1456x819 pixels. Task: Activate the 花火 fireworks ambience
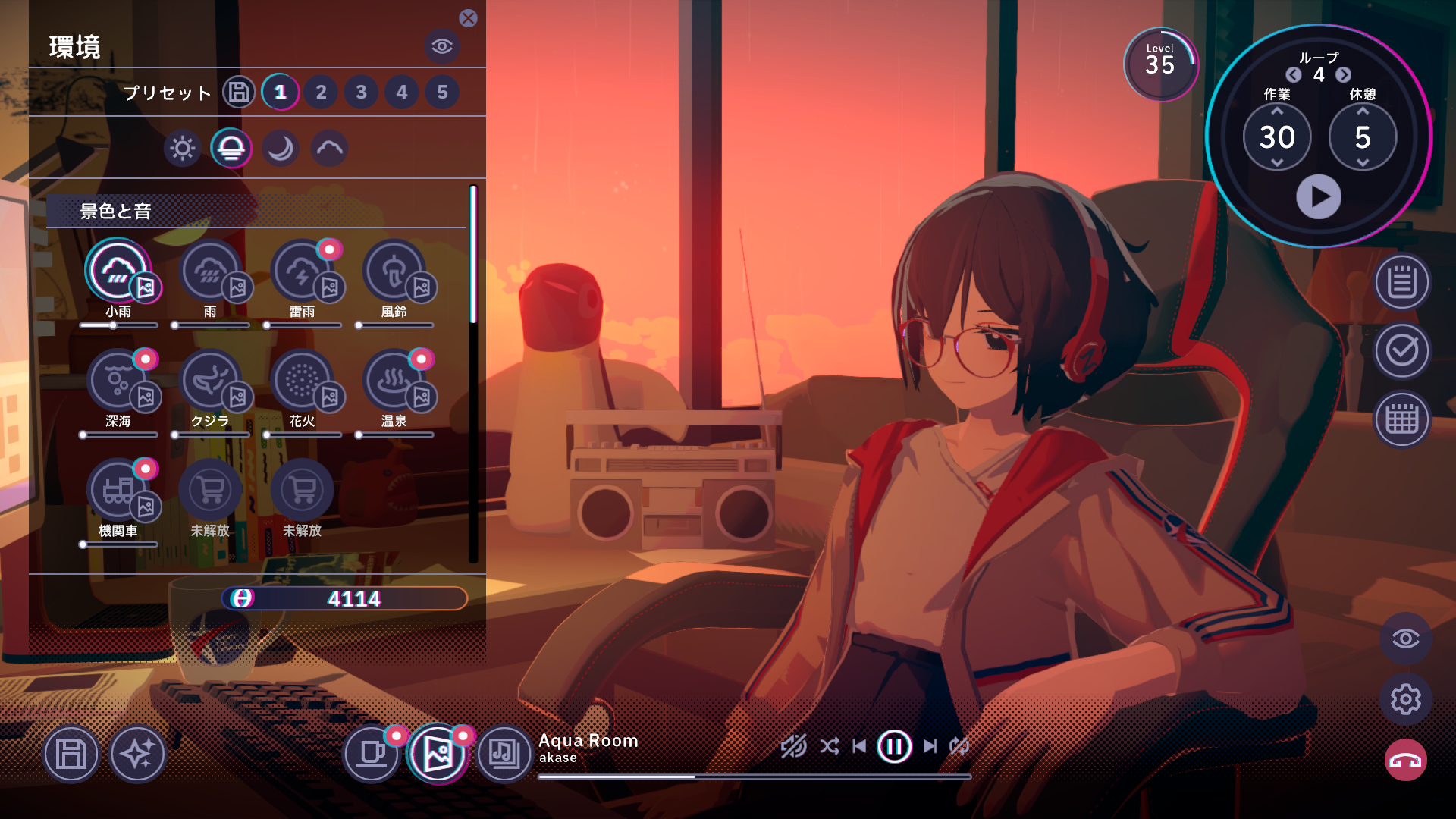(303, 381)
